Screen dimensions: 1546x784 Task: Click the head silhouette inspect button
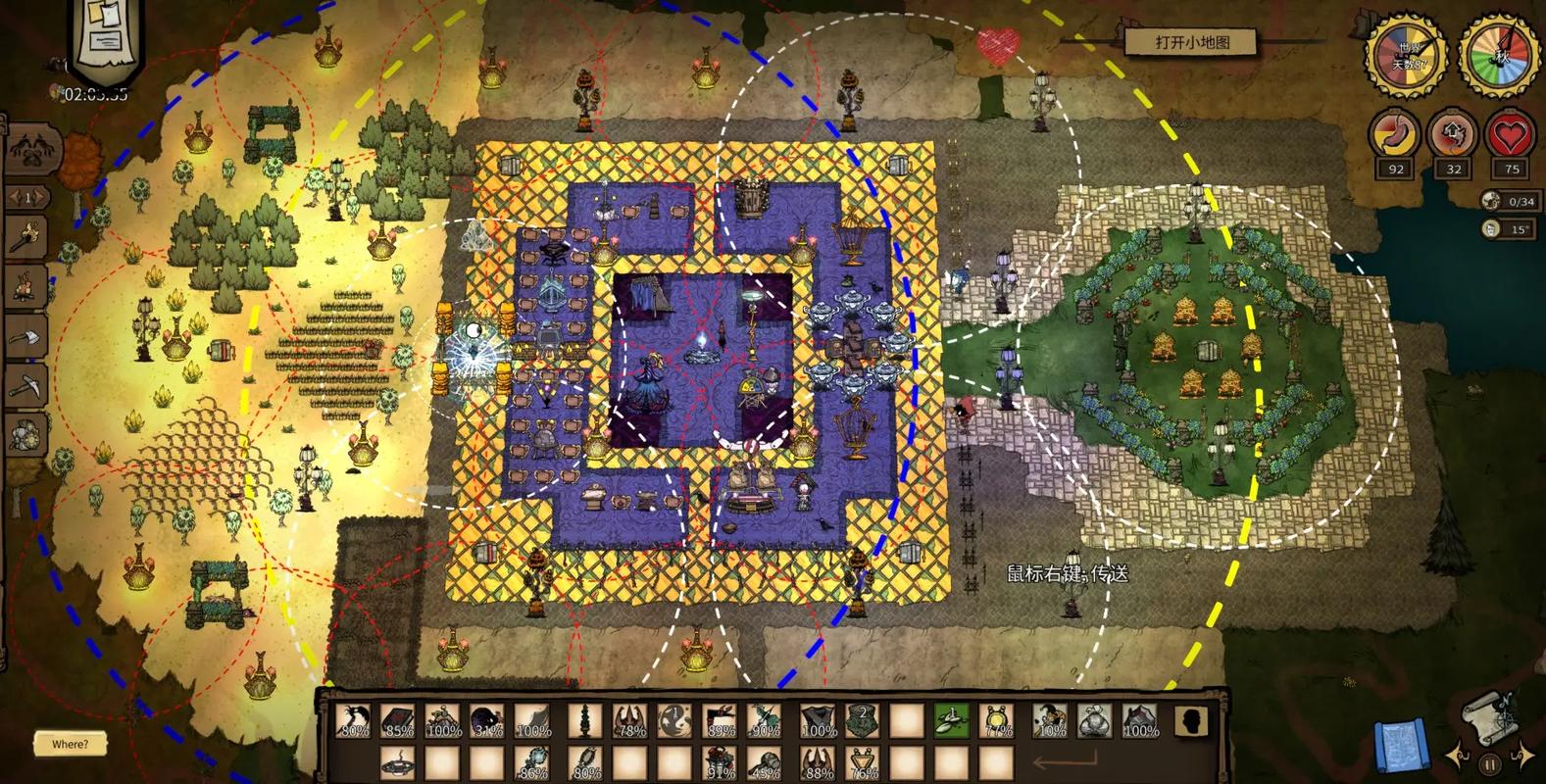1190,722
